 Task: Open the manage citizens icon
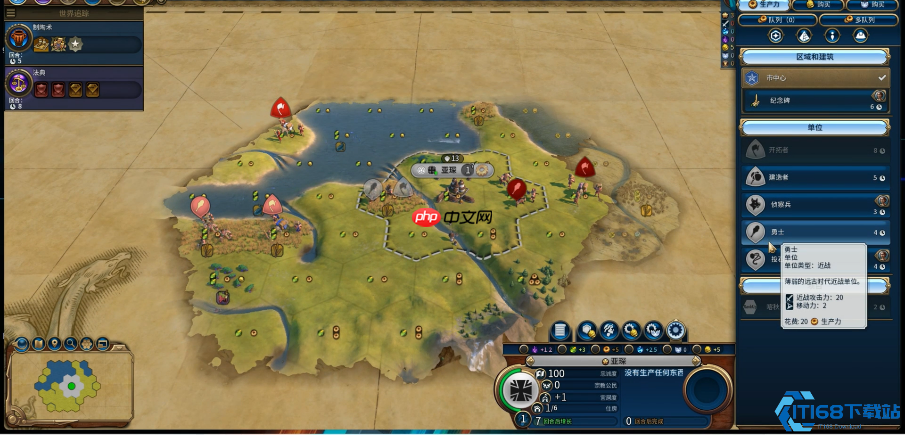(x=610, y=330)
